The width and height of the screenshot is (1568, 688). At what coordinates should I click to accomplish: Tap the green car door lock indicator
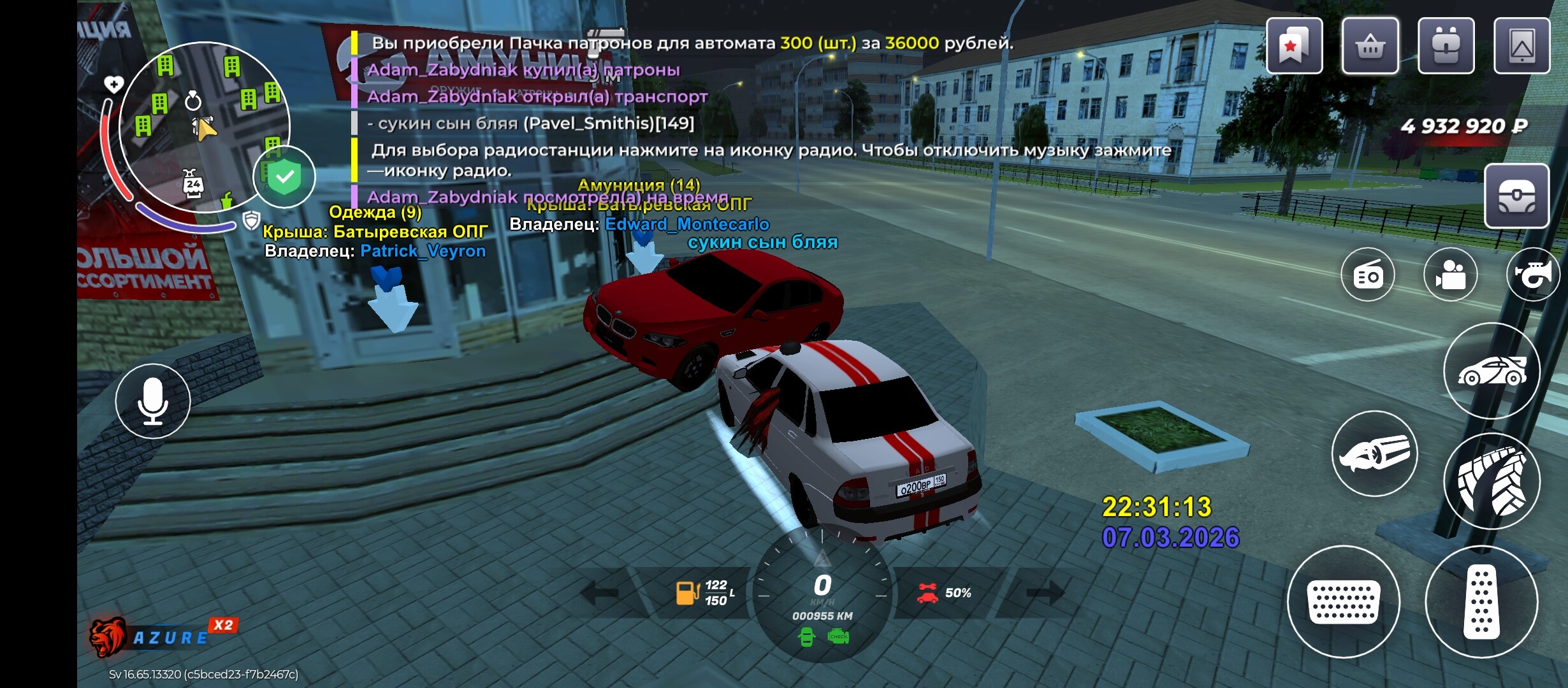[x=806, y=636]
